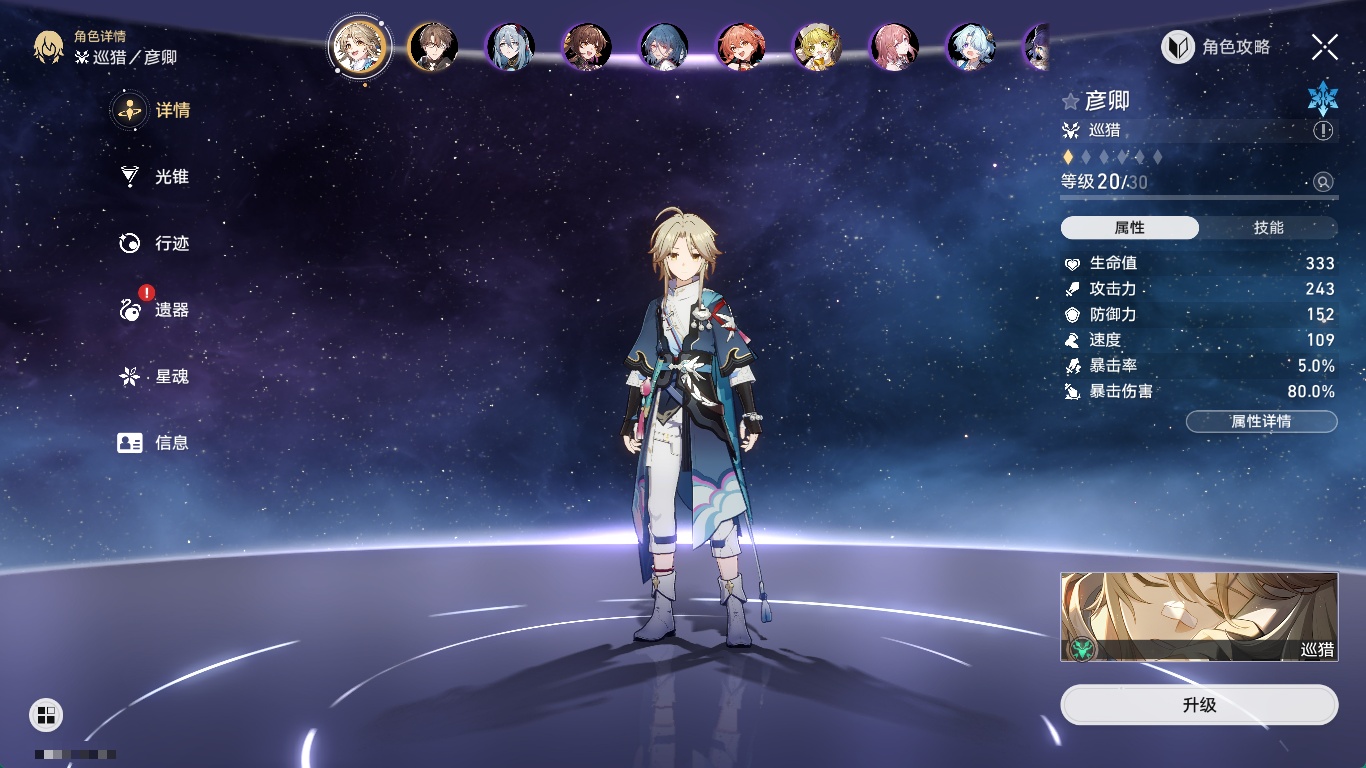Close the character details screen
The image size is (1366, 768).
click(x=1324, y=47)
